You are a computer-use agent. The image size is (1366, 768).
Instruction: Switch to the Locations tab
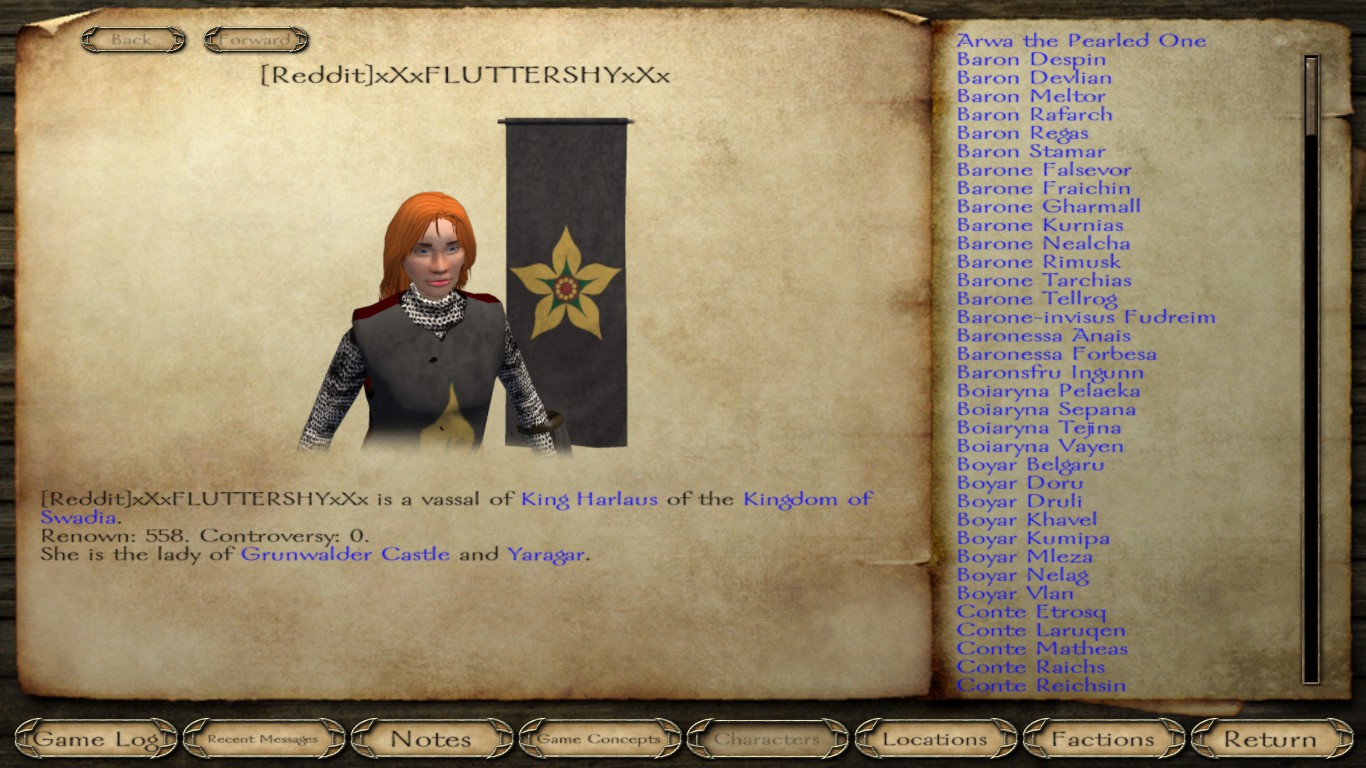click(x=935, y=740)
